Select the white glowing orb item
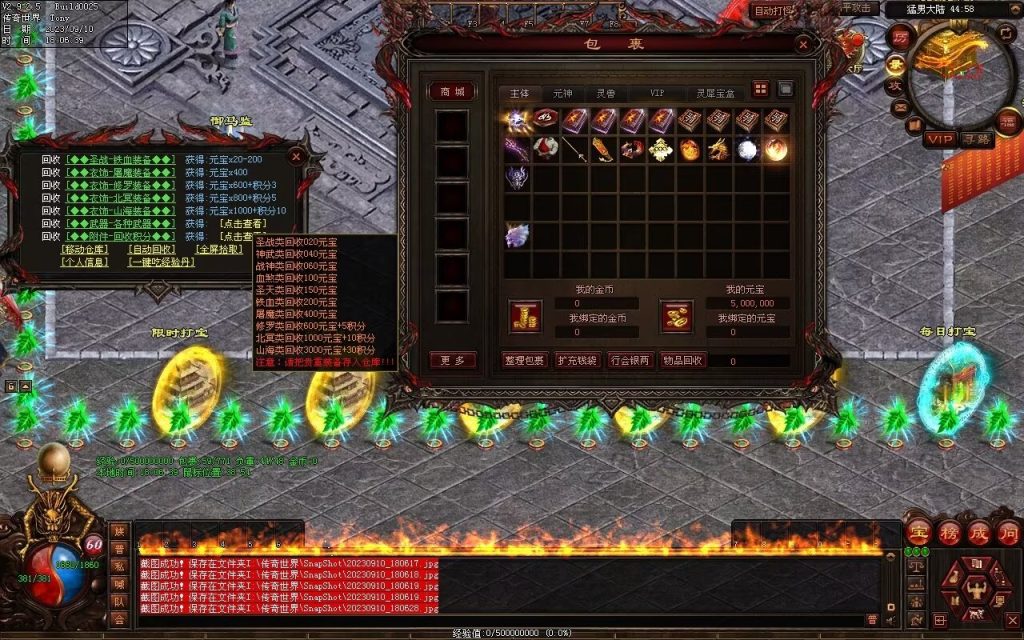This screenshot has width=1024, height=640. pos(747,150)
